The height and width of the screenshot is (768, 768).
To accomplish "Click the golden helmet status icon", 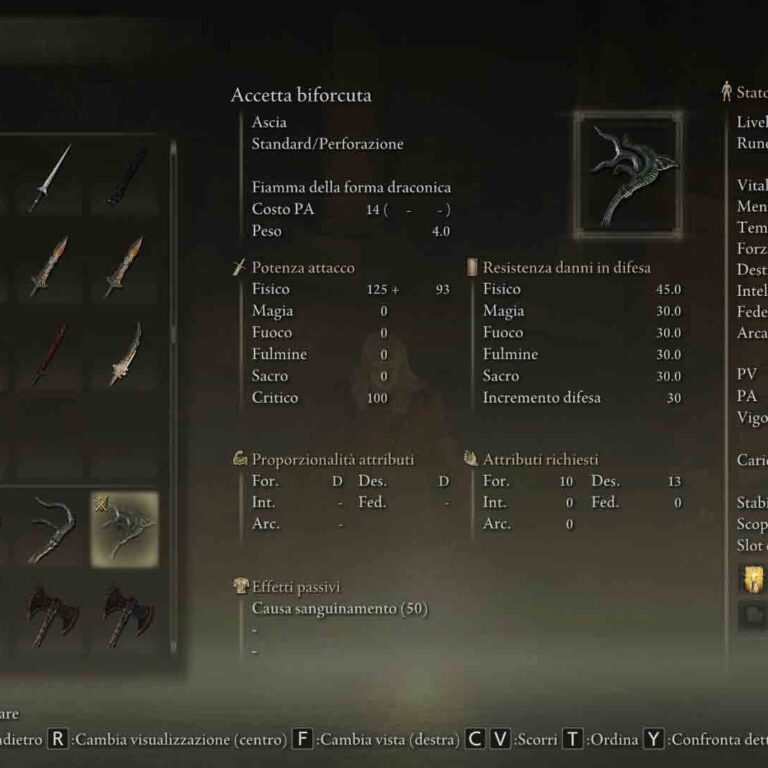I will [752, 579].
